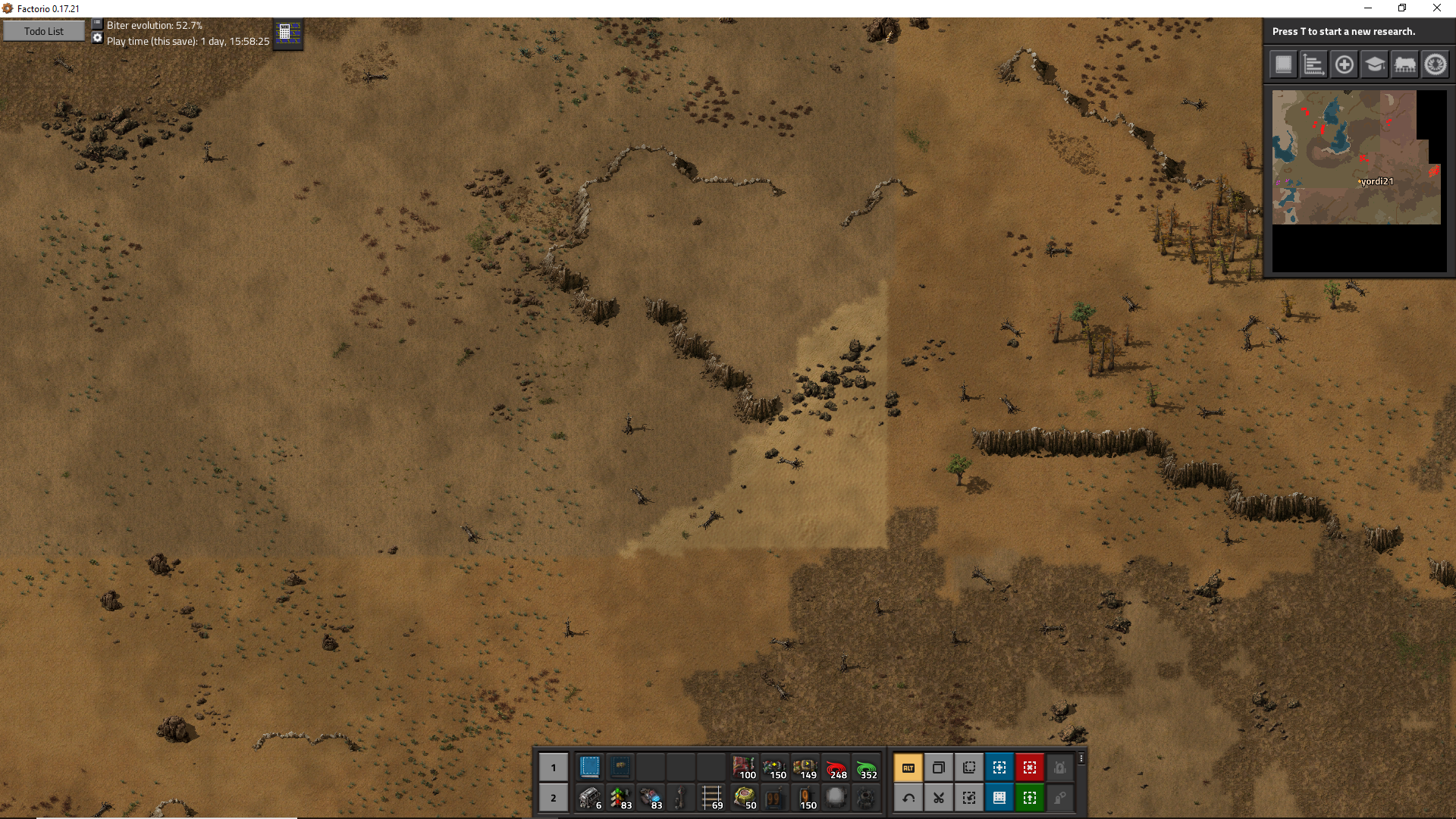Activate the green upgrade planner tool
The image size is (1456, 819).
pos(1030,798)
